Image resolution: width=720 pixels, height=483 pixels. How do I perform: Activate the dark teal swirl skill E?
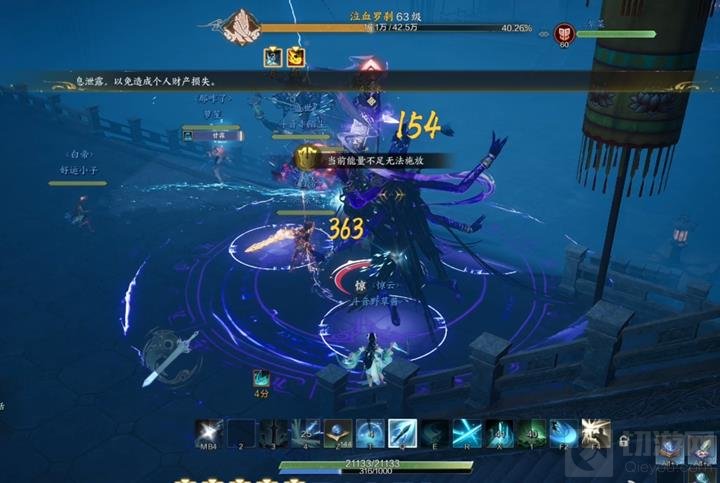click(x=434, y=433)
